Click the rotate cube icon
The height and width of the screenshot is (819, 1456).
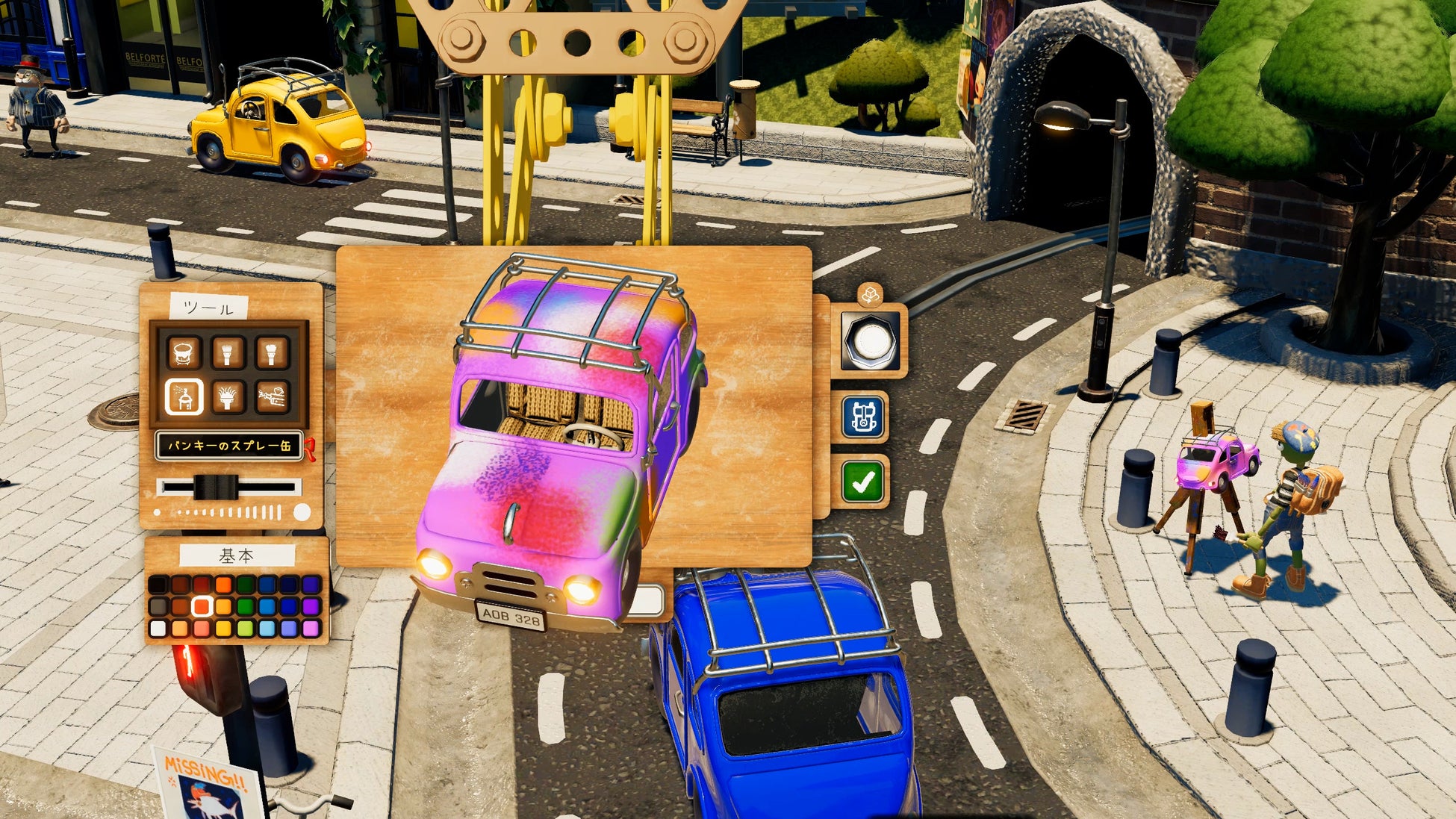[870, 296]
